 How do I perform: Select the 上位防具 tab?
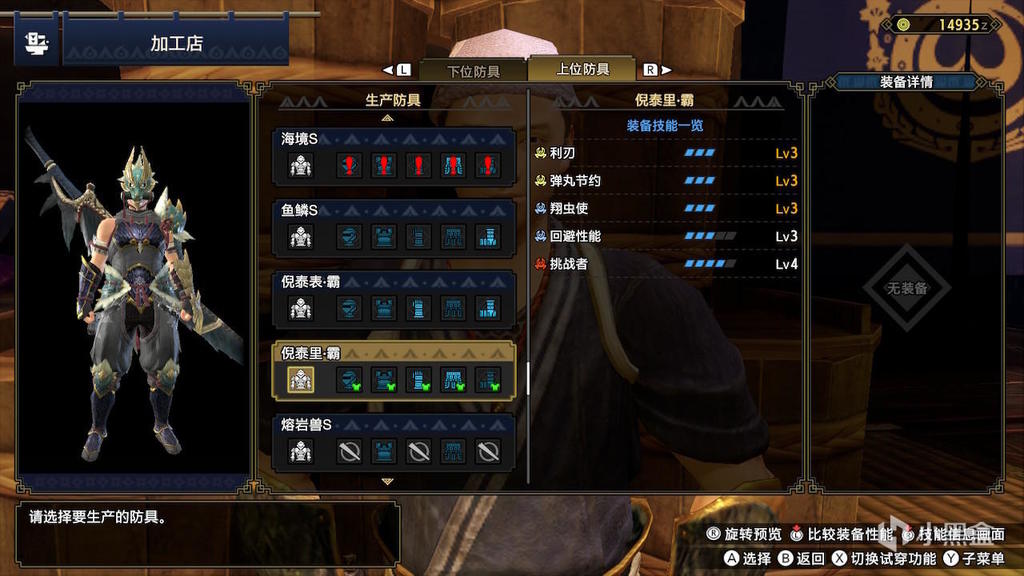pos(582,69)
